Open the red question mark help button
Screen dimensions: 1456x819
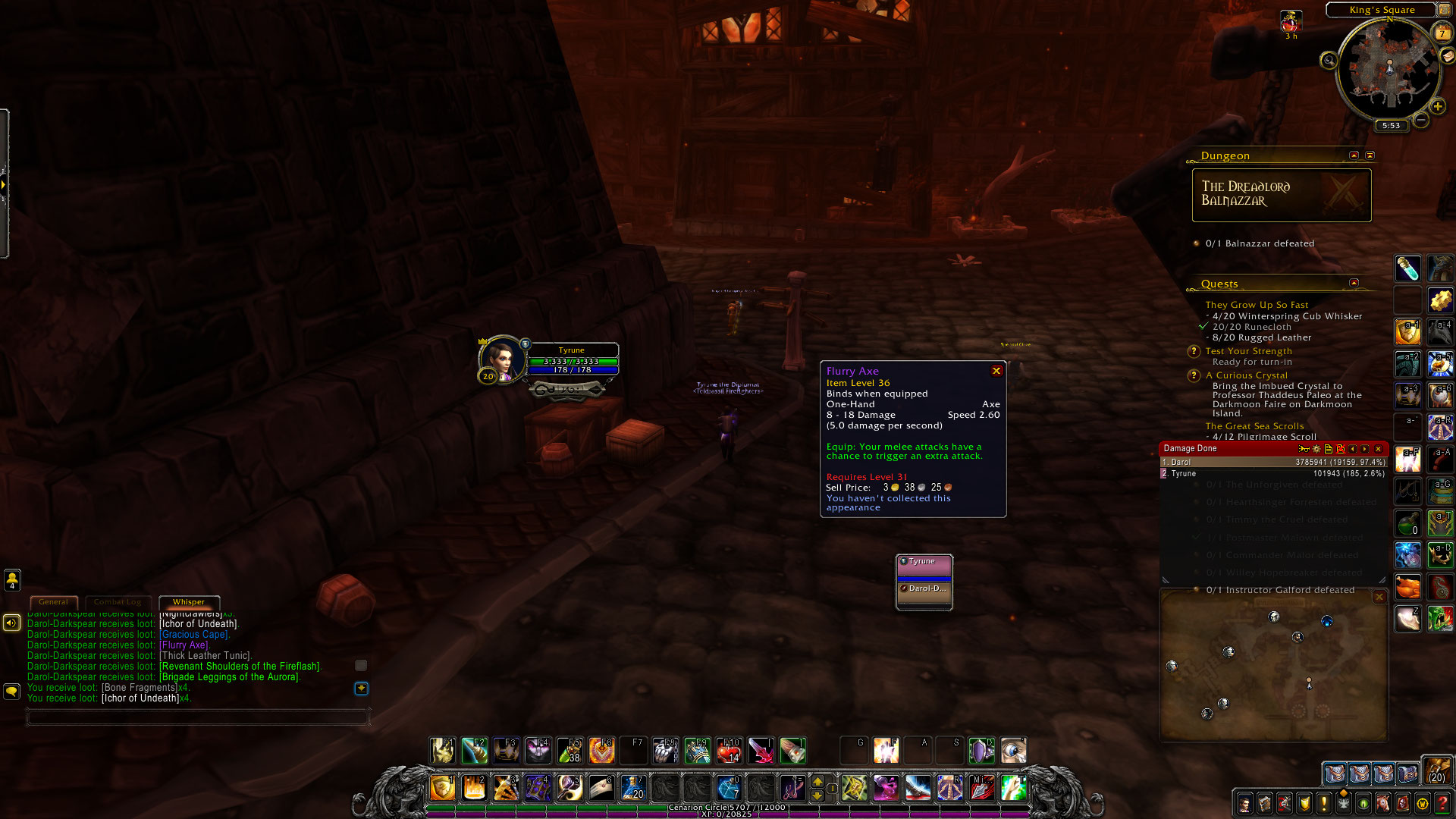(x=1442, y=803)
